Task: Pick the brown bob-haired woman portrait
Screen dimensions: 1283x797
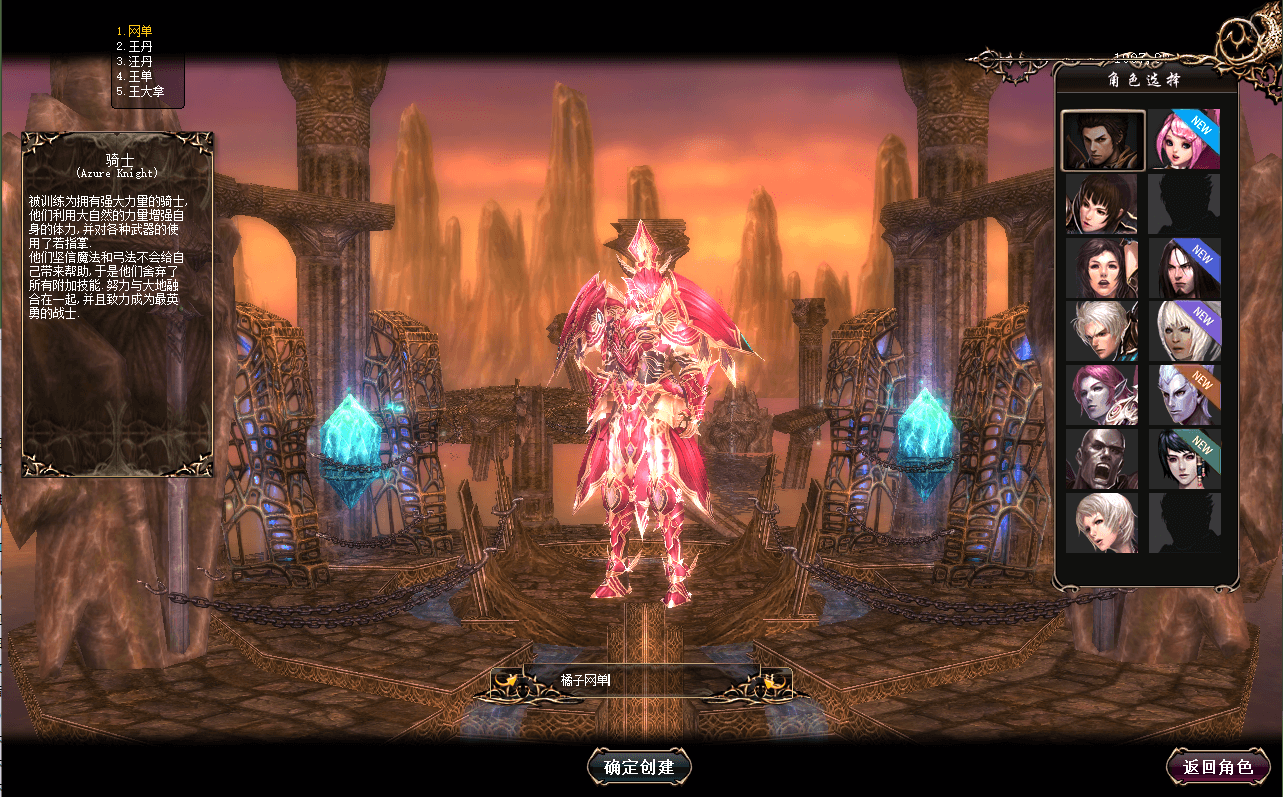Action: pyautogui.click(x=1102, y=204)
